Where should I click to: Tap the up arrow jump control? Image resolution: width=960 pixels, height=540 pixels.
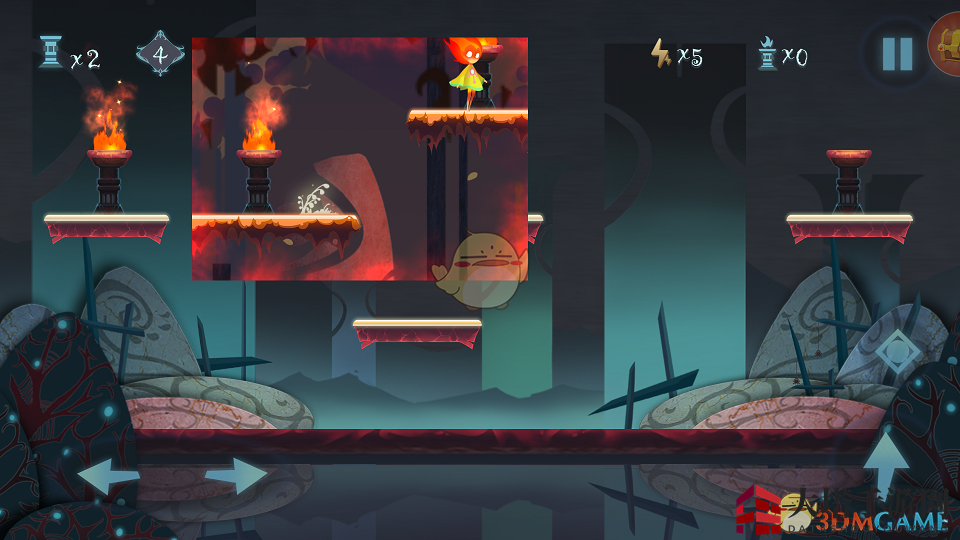click(x=887, y=464)
